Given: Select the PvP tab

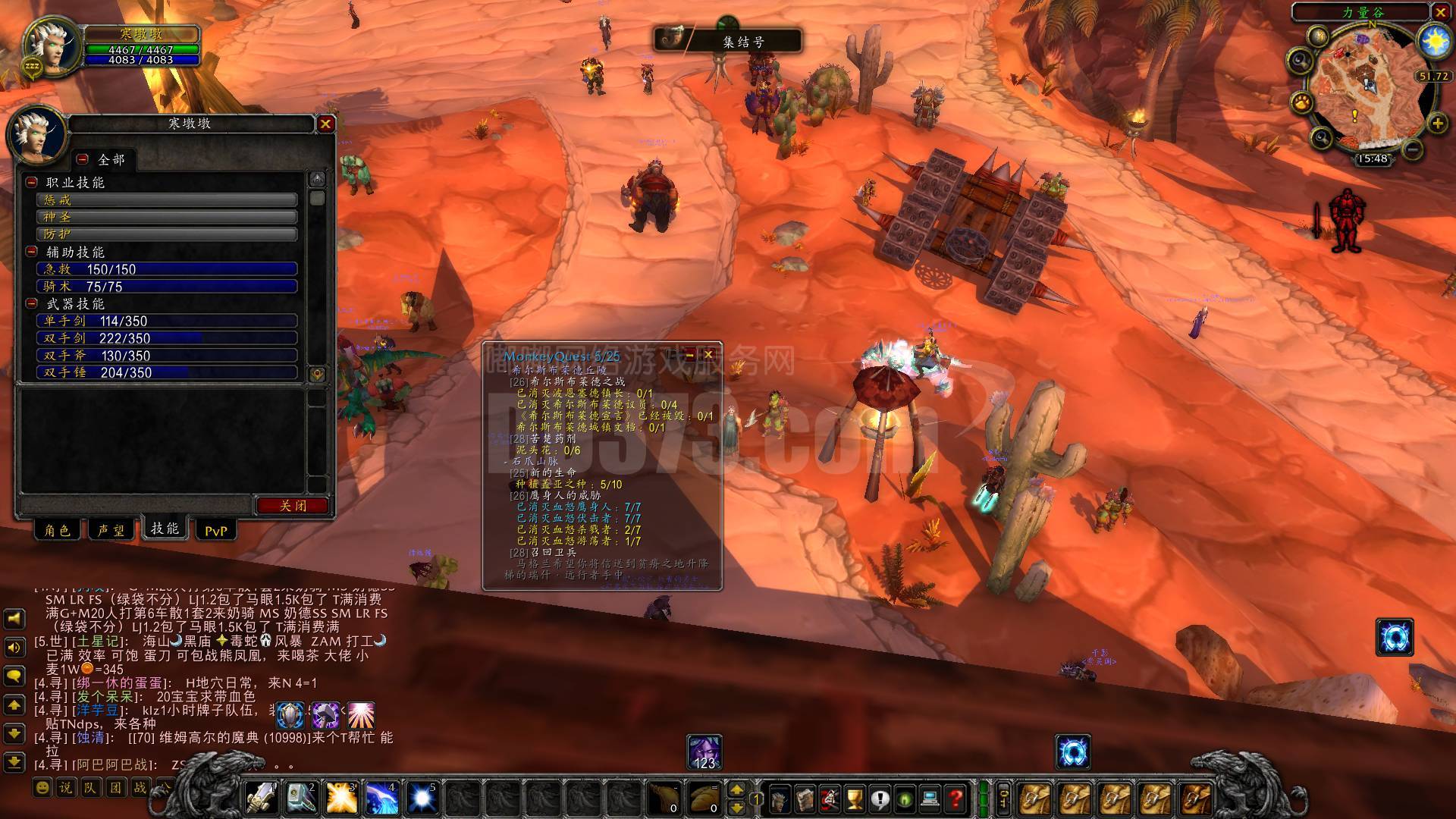Looking at the screenshot, I should [215, 531].
